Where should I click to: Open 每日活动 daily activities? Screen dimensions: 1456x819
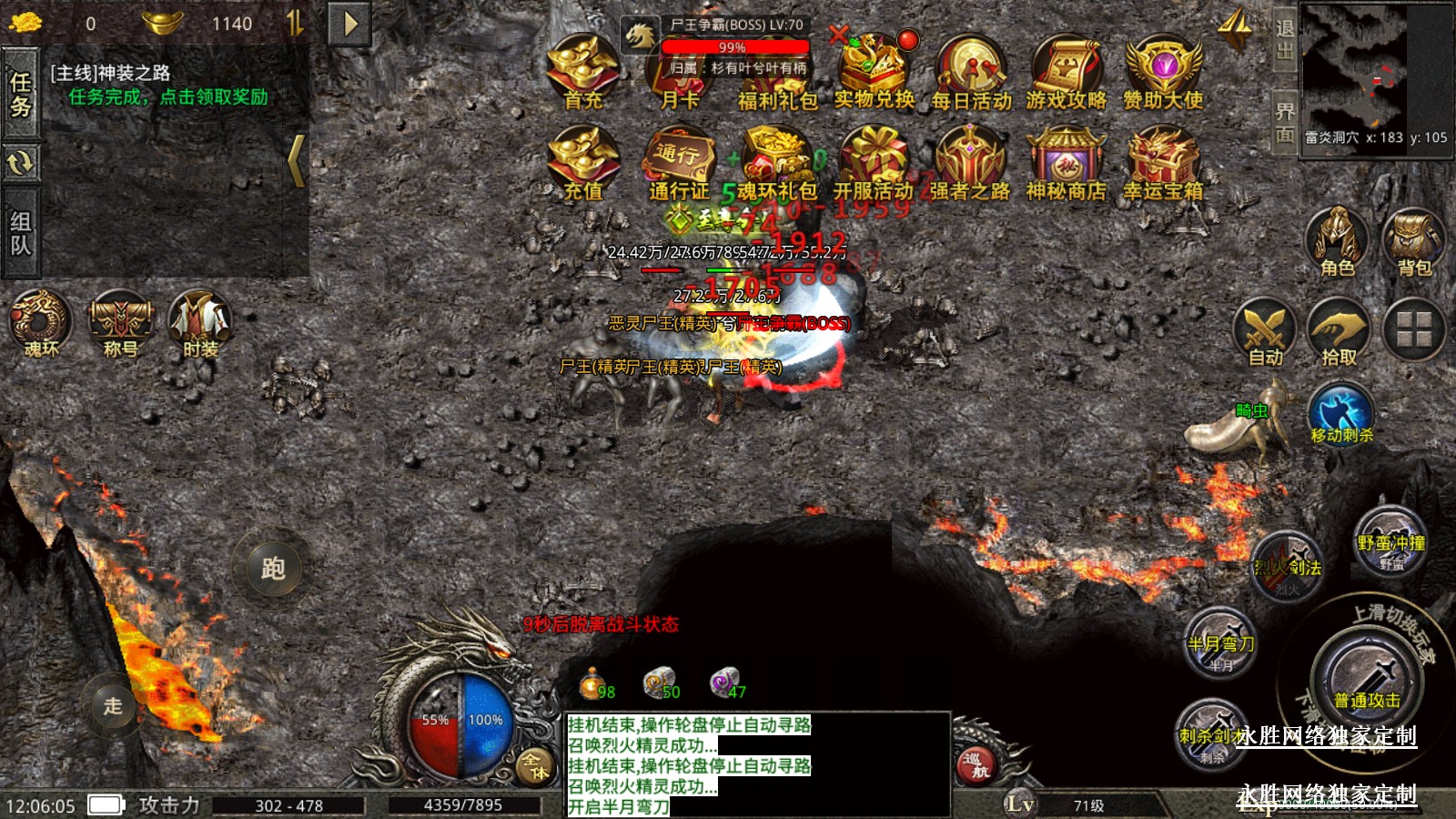coord(971,71)
